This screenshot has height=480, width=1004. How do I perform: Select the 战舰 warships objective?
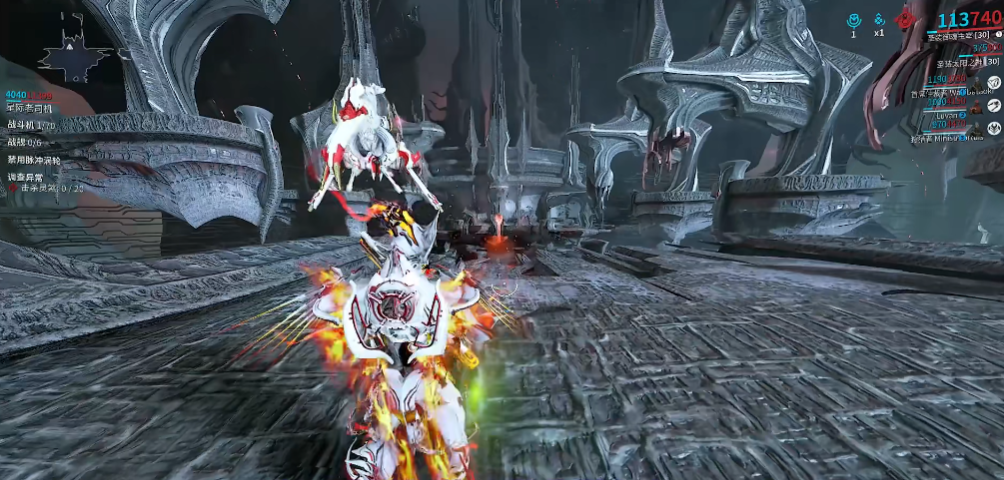point(25,142)
